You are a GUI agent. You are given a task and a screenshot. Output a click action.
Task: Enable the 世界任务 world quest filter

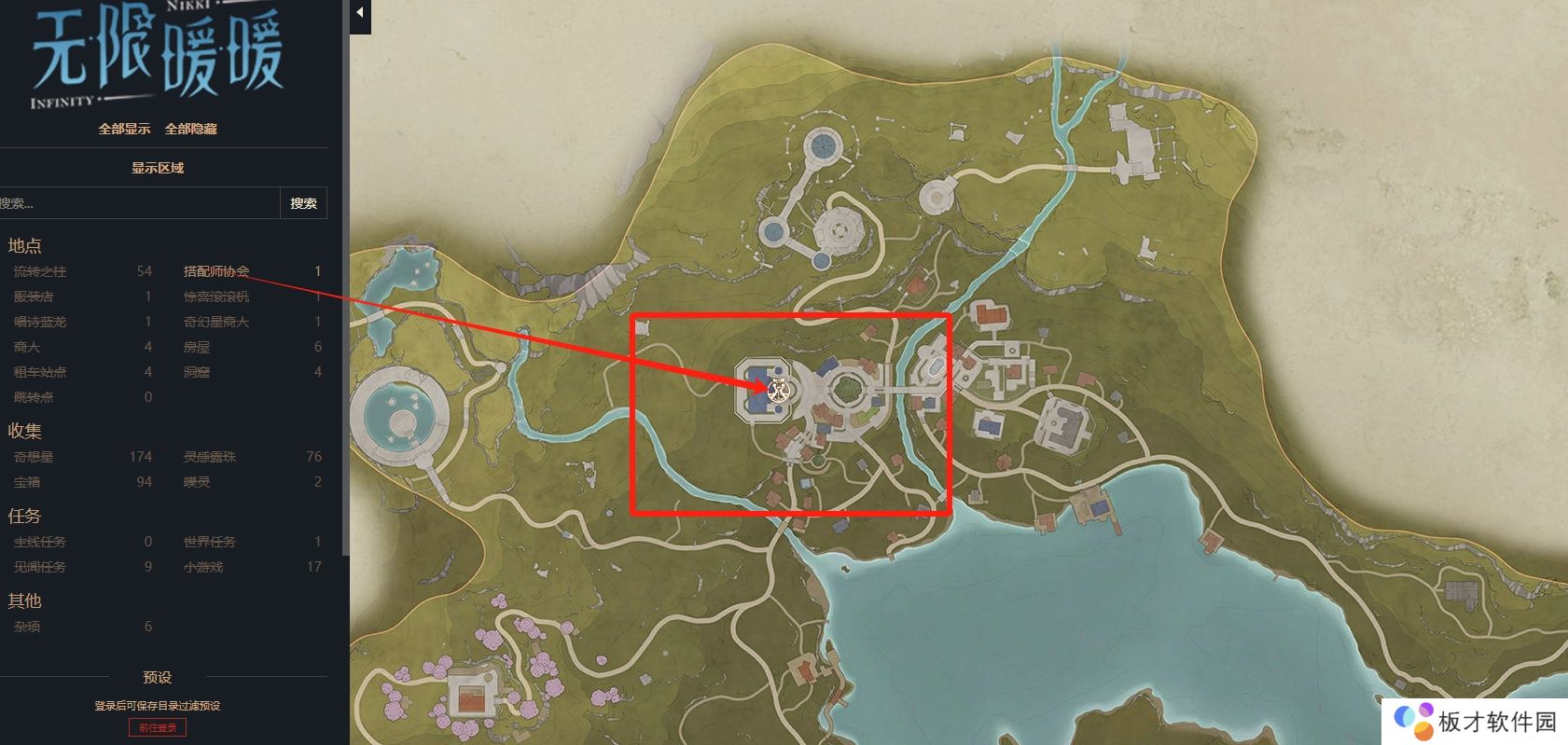pyautogui.click(x=210, y=542)
